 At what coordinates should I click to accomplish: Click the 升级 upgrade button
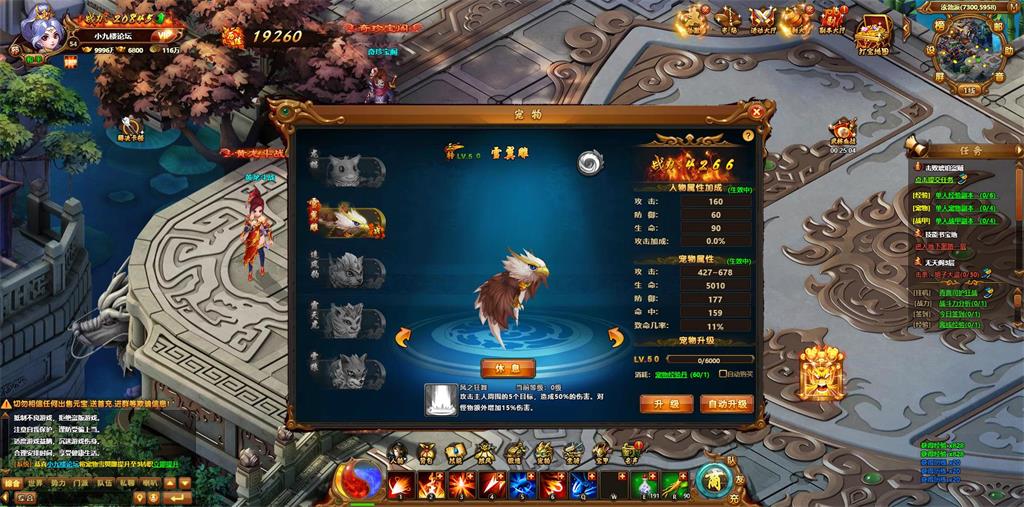coord(666,404)
